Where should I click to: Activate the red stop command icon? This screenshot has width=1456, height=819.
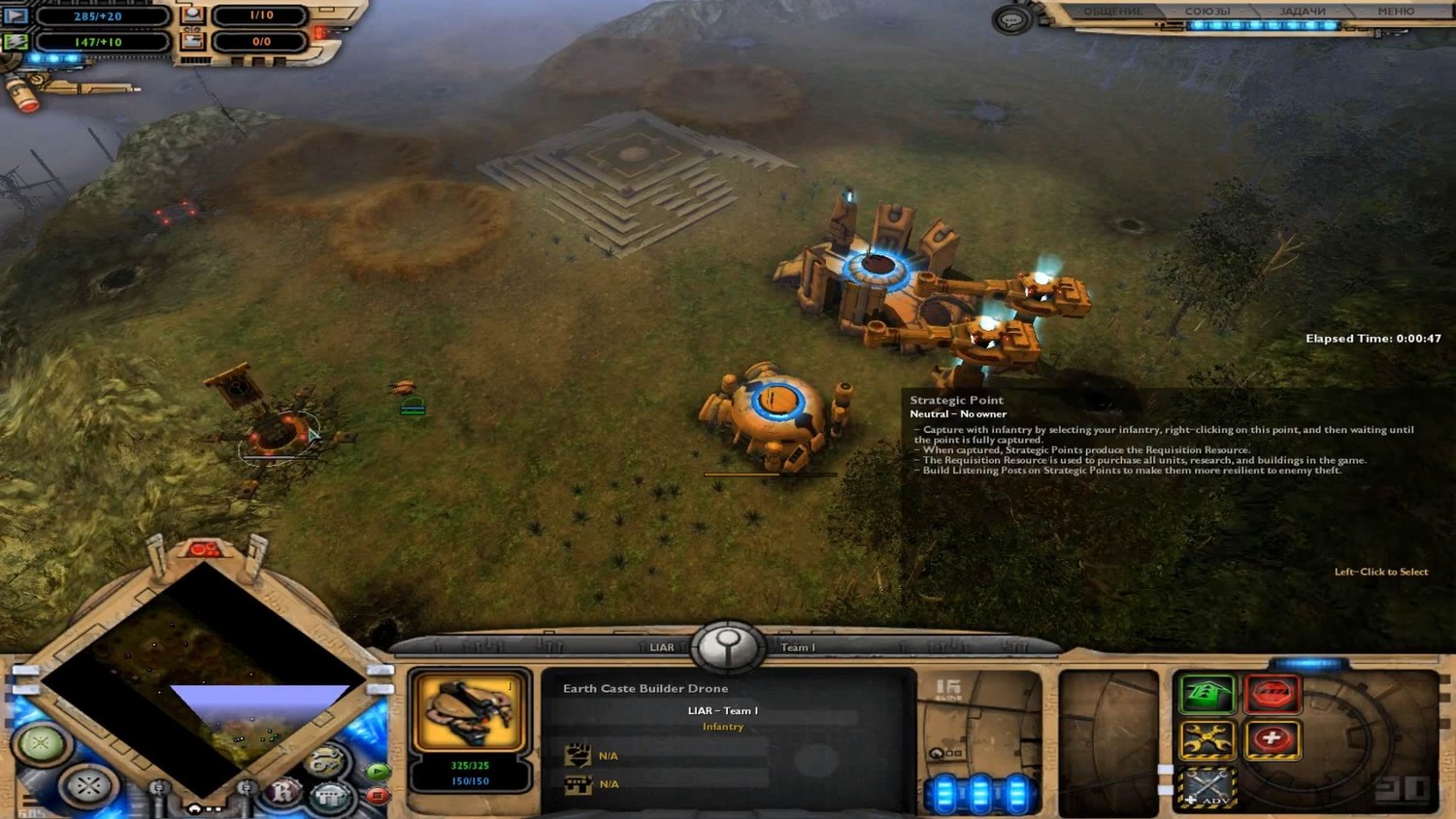tap(1272, 694)
